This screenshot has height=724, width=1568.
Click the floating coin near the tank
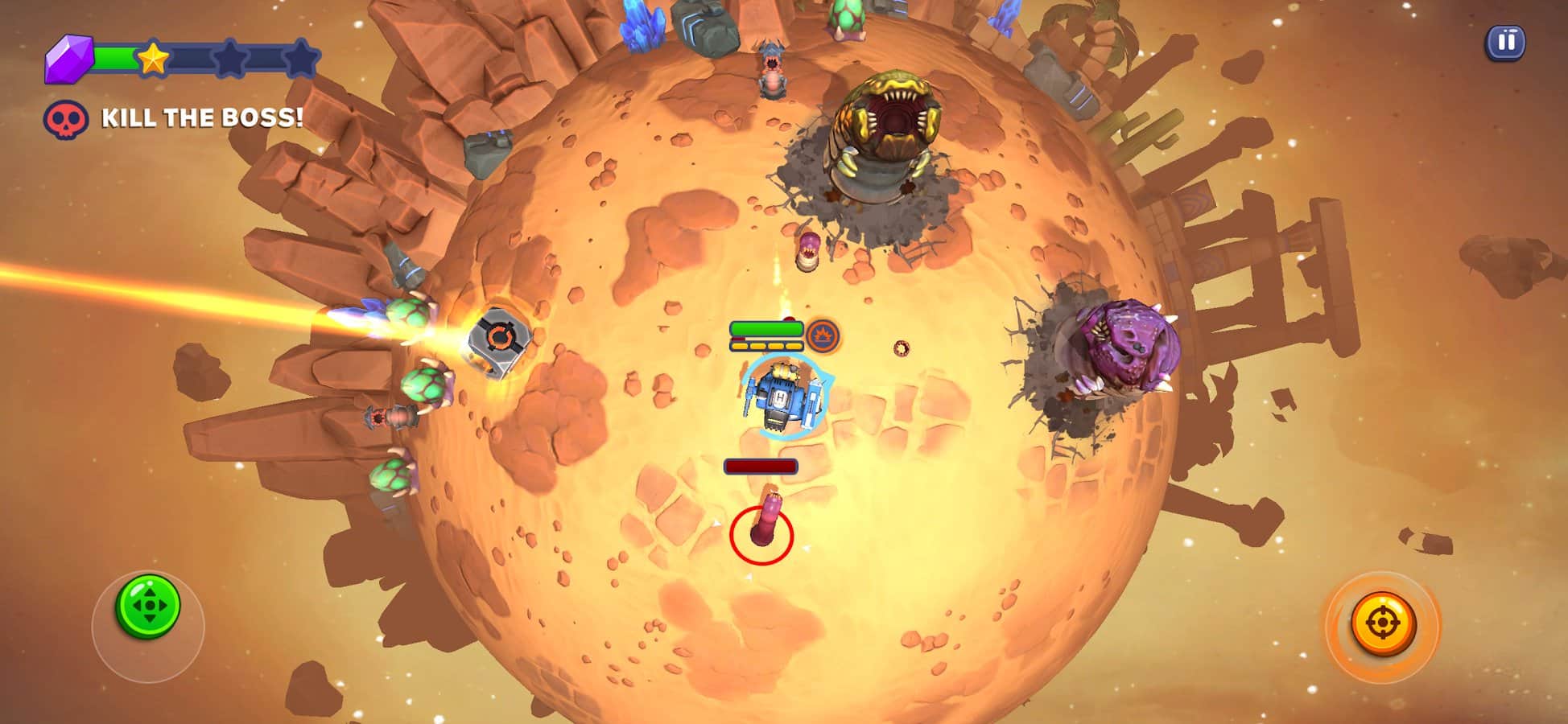coord(902,349)
